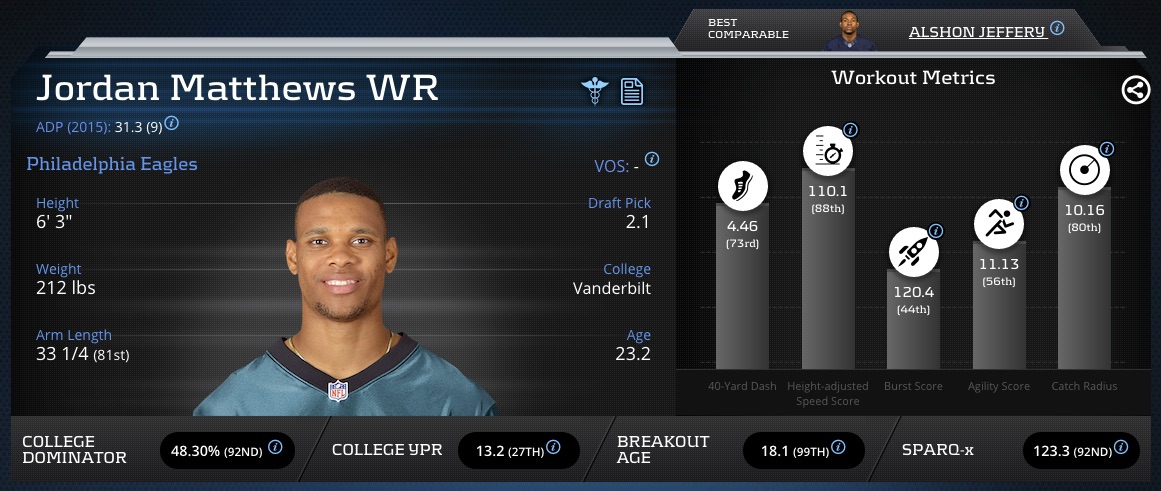Show info for College Dominator rating

(x=275, y=447)
